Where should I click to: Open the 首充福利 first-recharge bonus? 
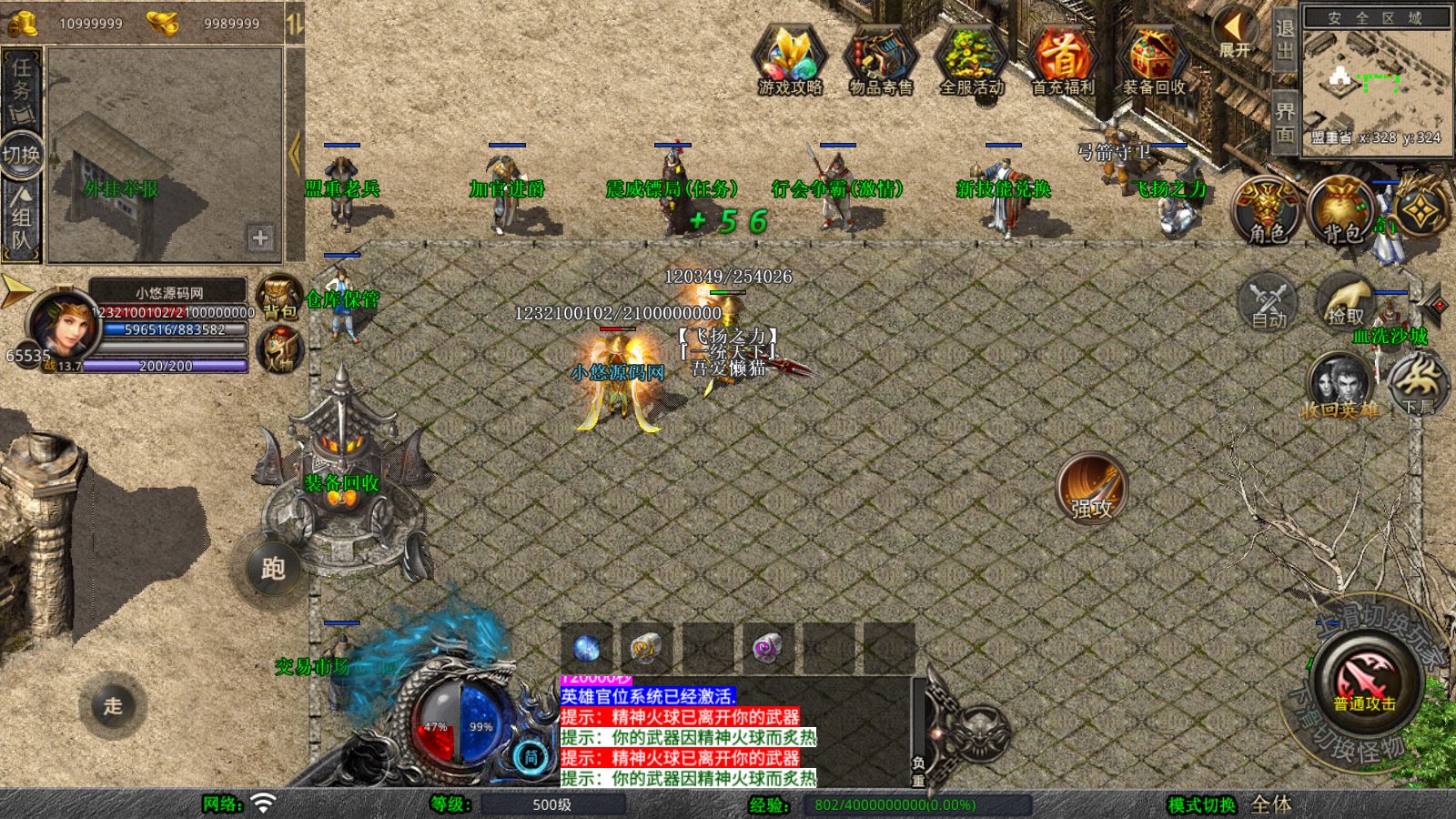pyautogui.click(x=1062, y=60)
